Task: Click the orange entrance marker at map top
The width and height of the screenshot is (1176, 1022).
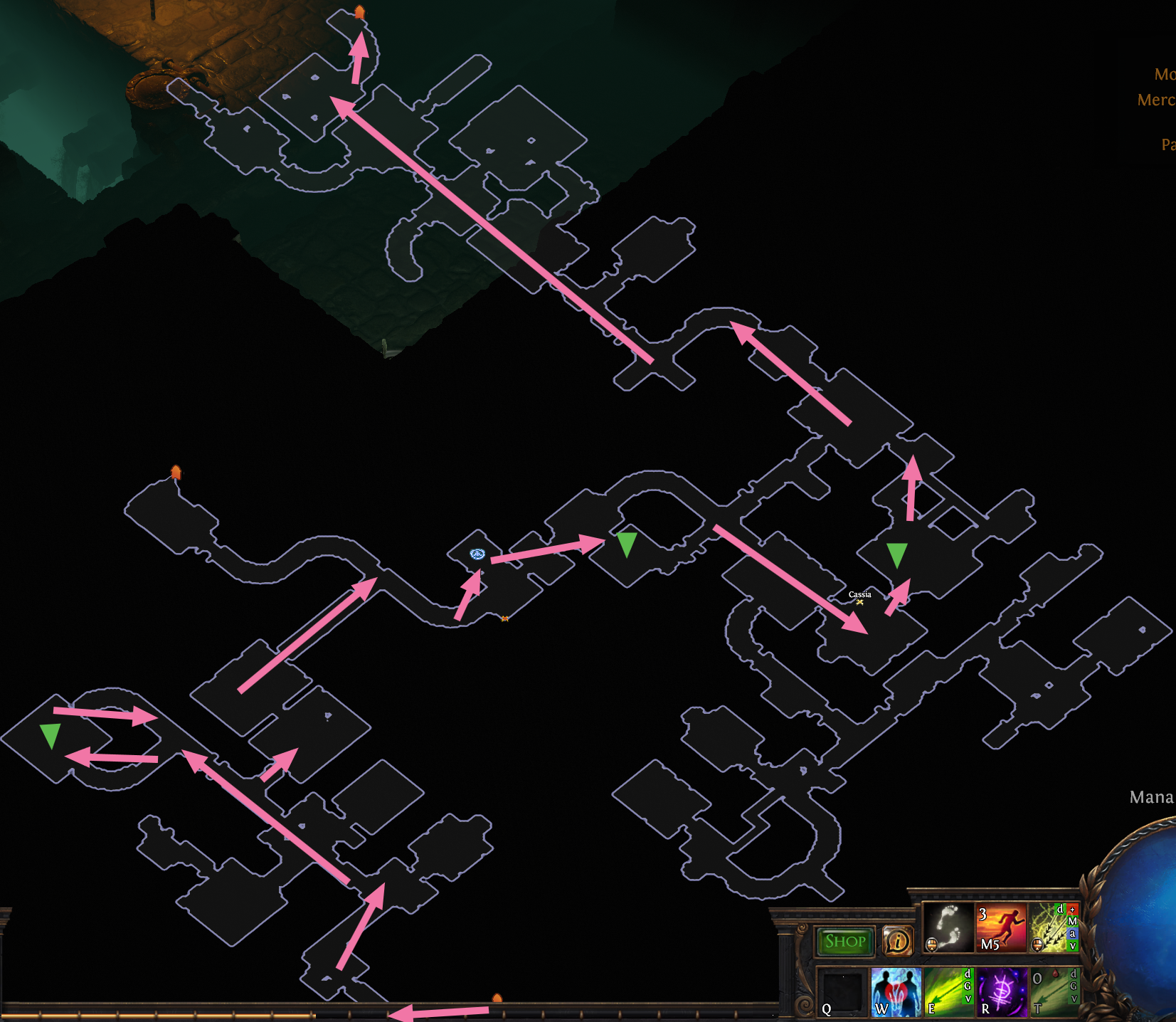Action: tap(360, 10)
